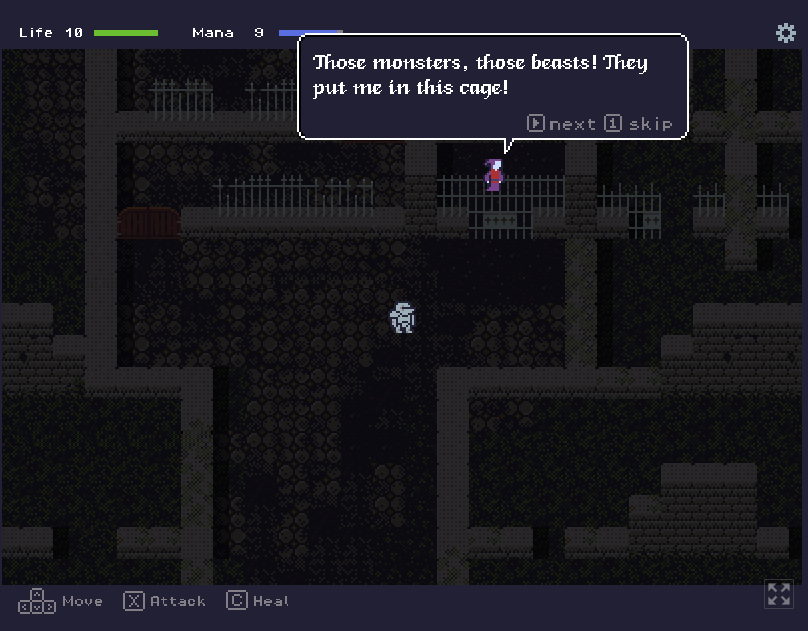The width and height of the screenshot is (808, 631).
Task: Advance dialogue with the next button
Action: (x=561, y=124)
